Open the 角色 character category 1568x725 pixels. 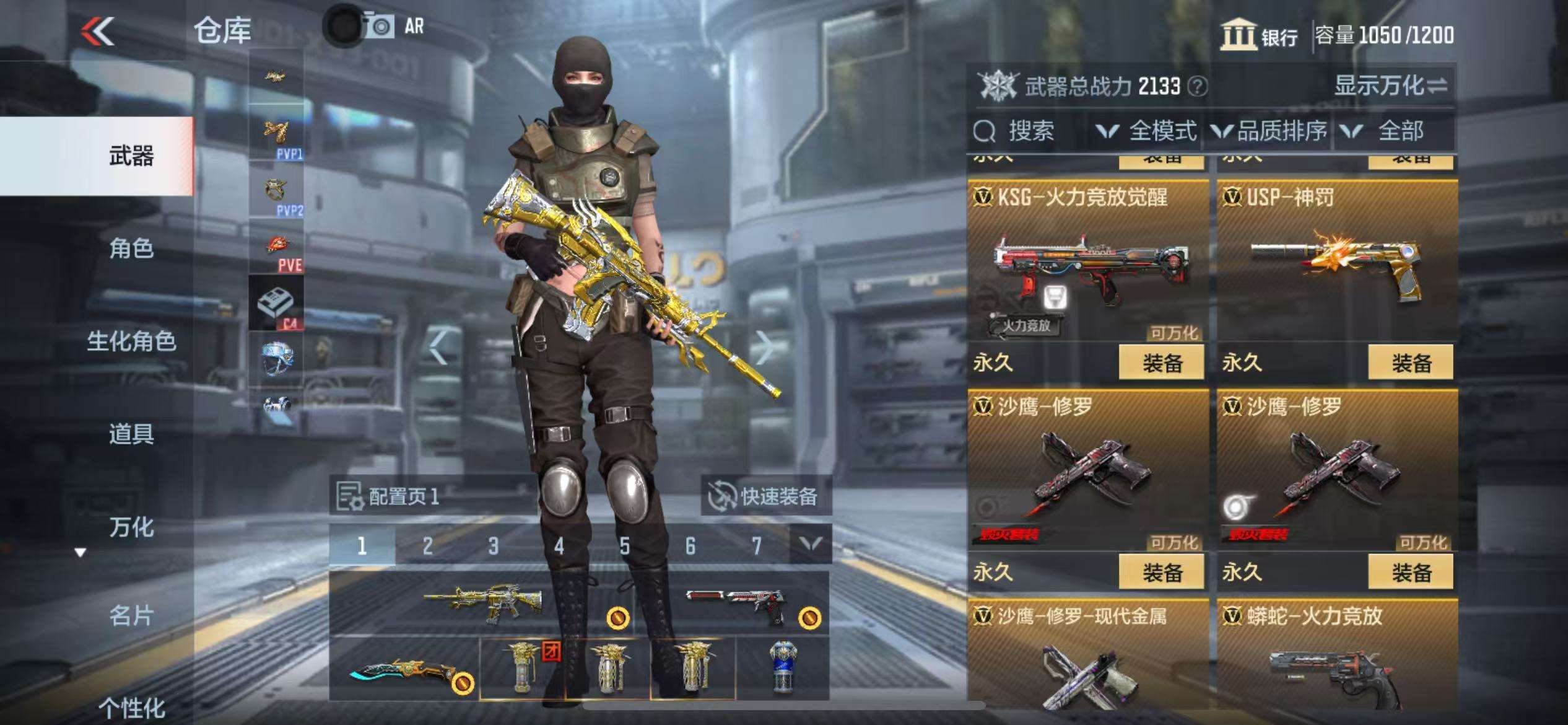pos(131,248)
